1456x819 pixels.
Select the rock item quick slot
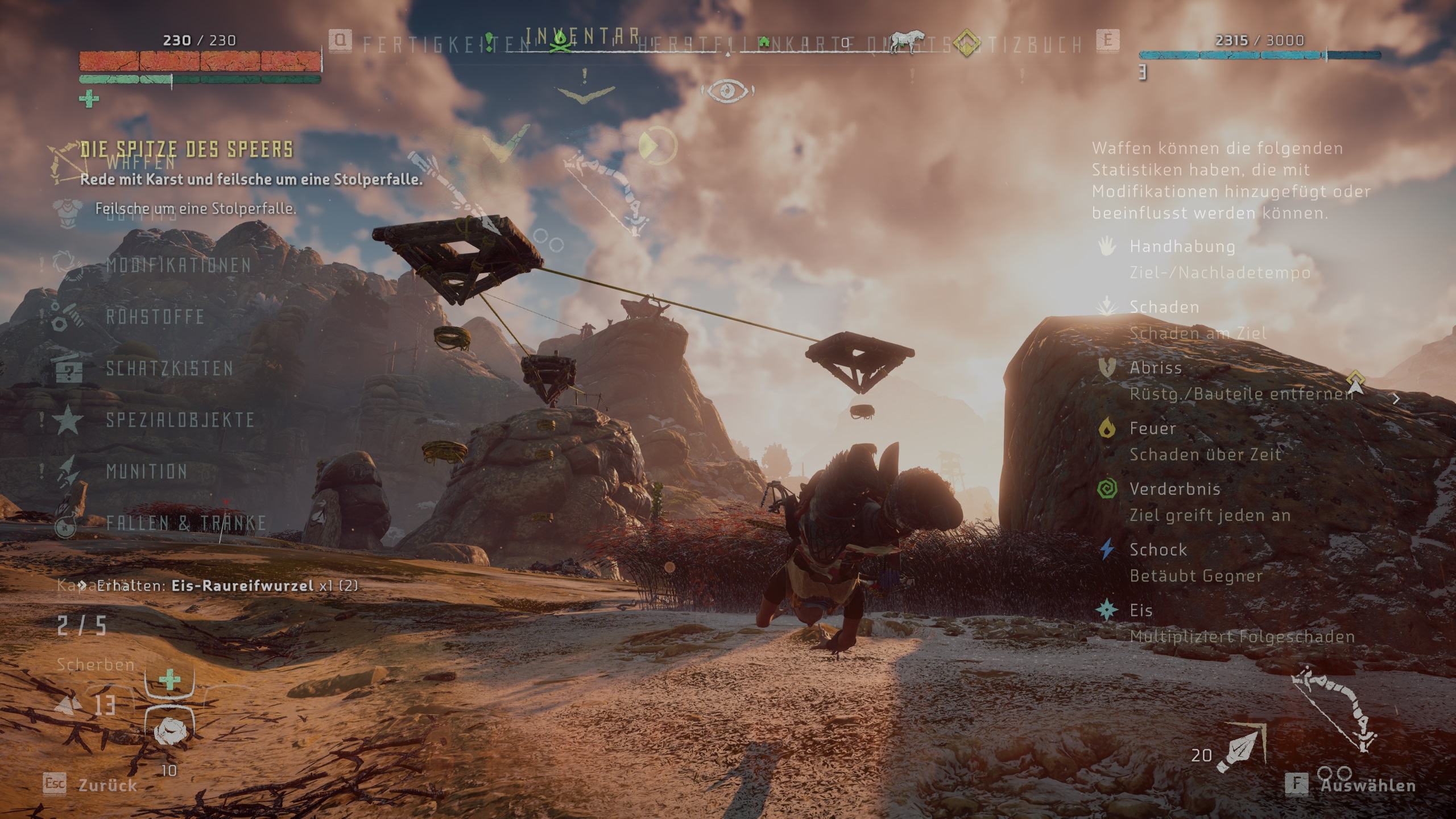(x=169, y=731)
